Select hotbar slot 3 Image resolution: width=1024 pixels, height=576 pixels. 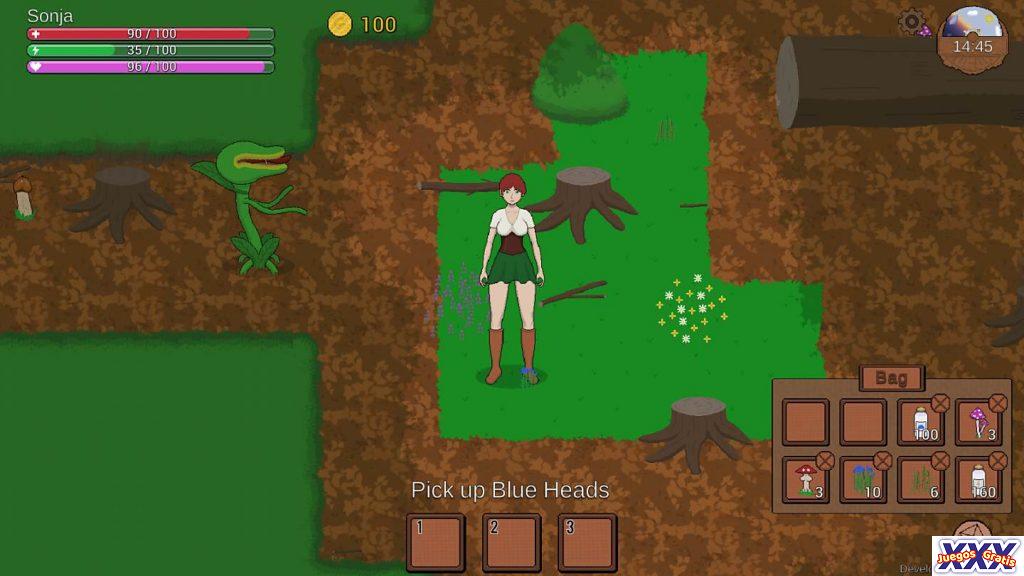pos(587,543)
